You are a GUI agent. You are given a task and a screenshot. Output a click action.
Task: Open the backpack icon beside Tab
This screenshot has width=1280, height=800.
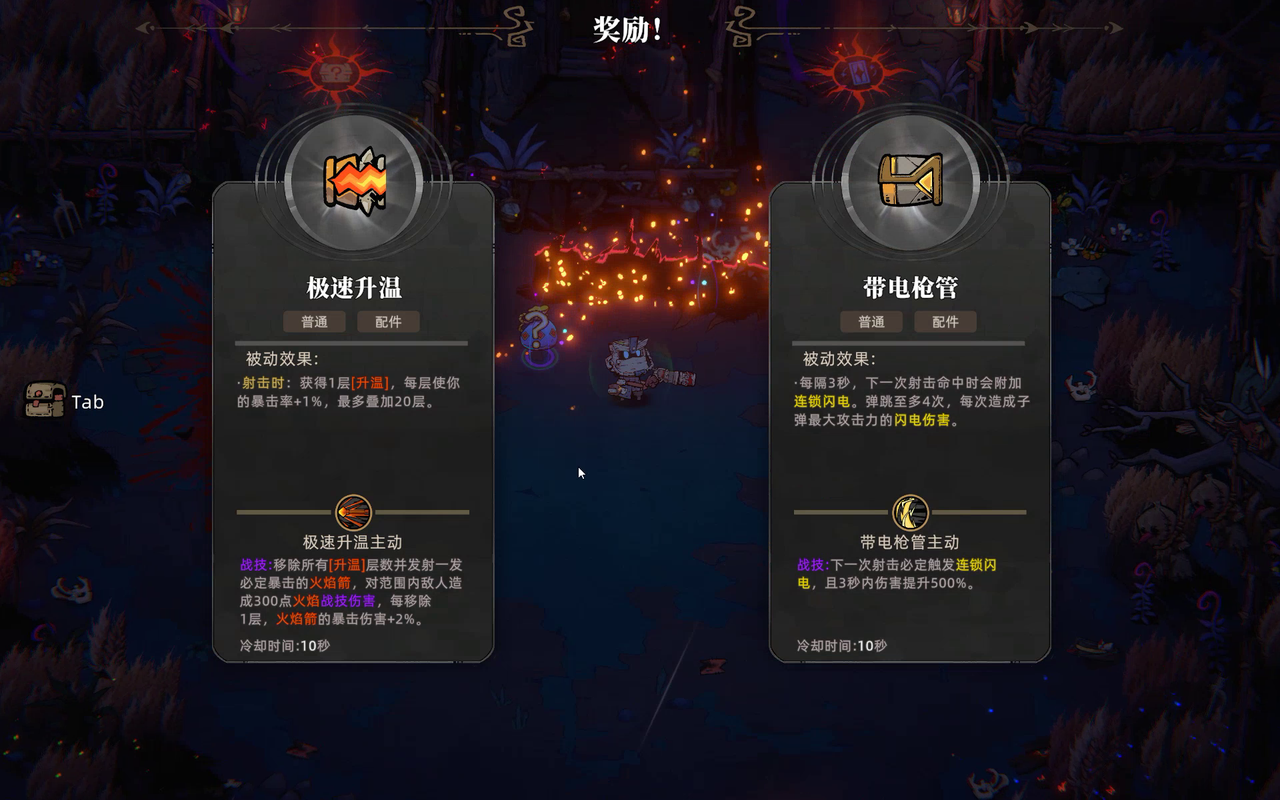pos(45,401)
